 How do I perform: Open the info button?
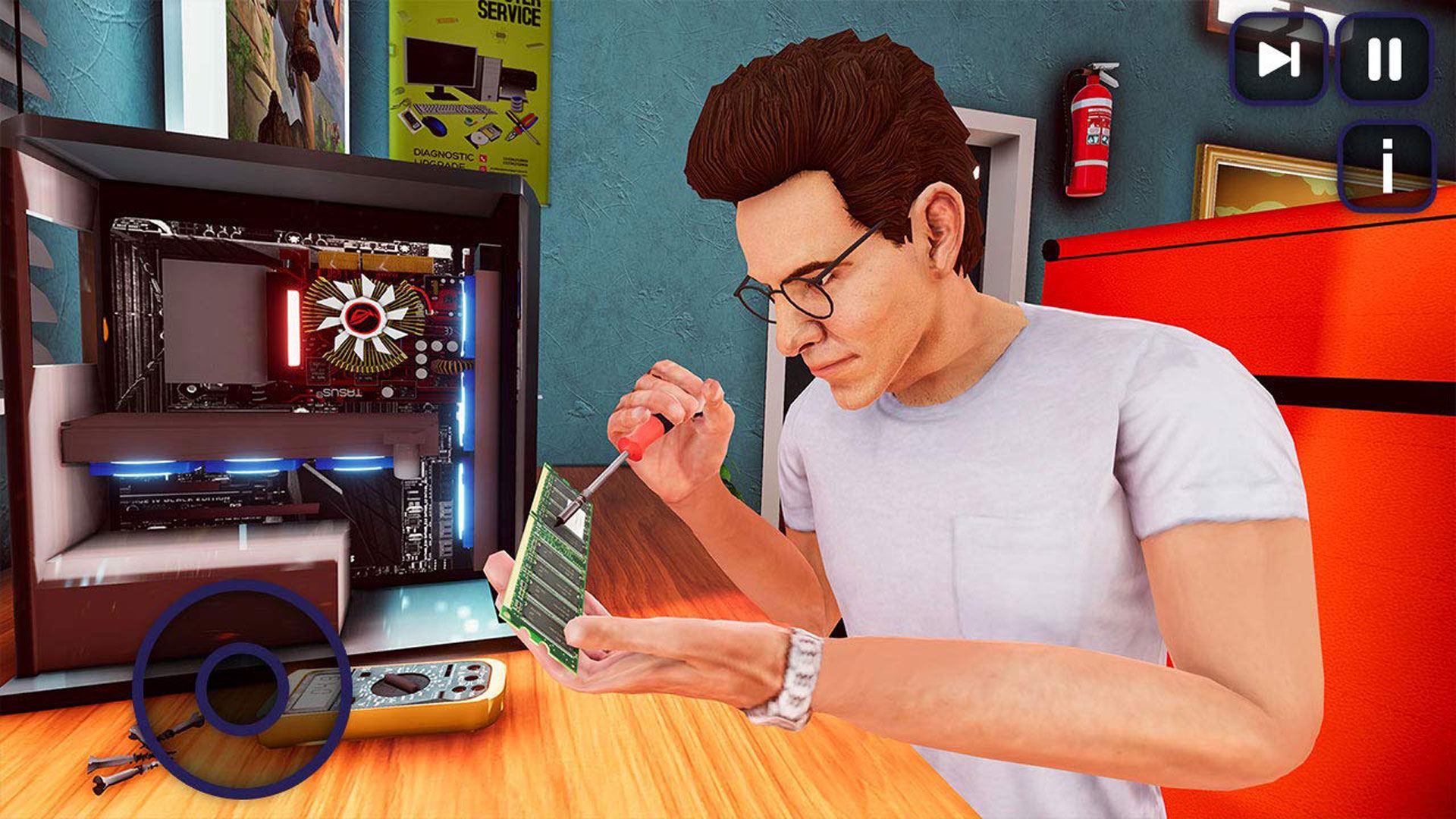pyautogui.click(x=1387, y=165)
